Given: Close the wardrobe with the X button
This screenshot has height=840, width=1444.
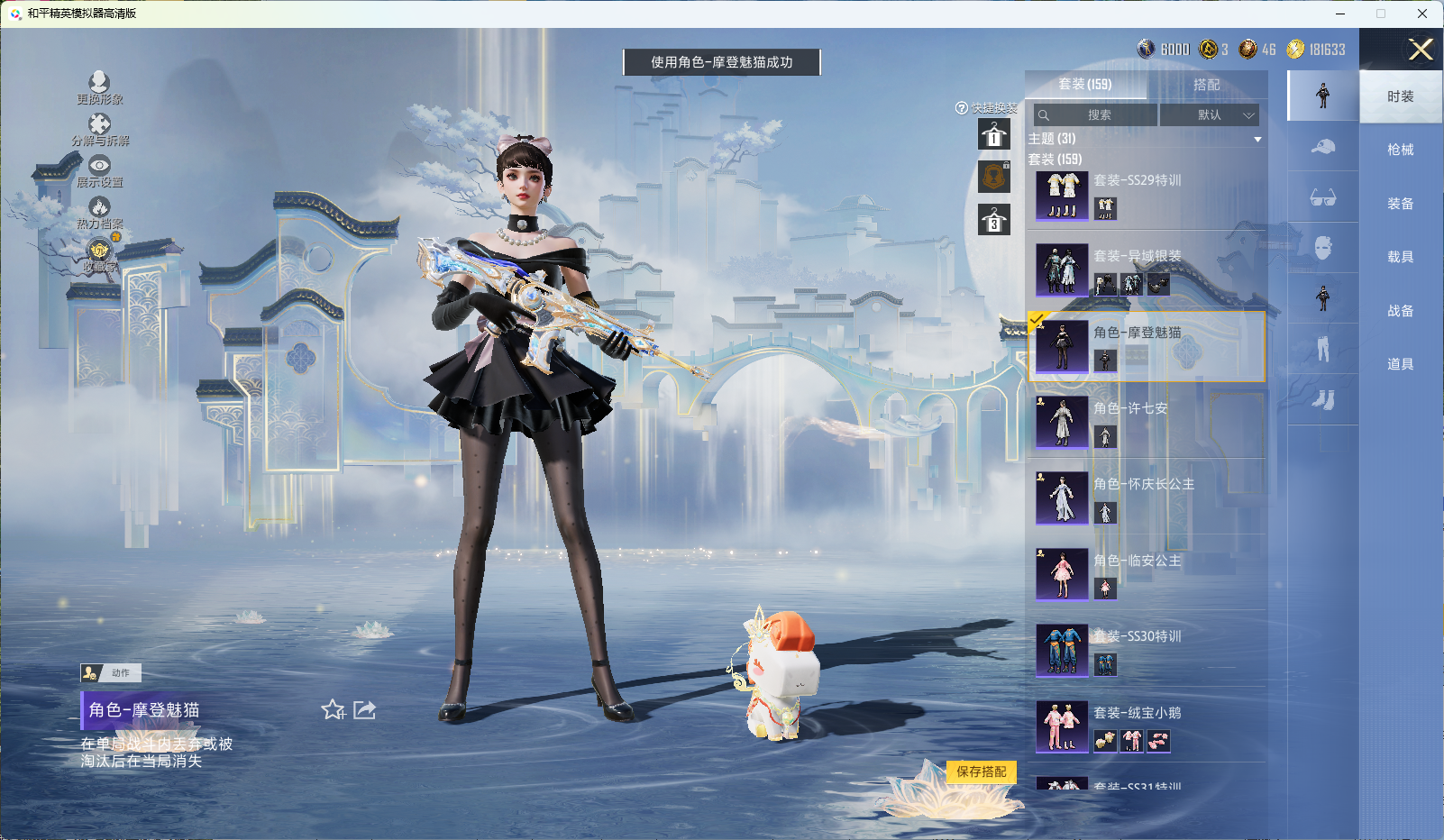Looking at the screenshot, I should tap(1421, 50).
